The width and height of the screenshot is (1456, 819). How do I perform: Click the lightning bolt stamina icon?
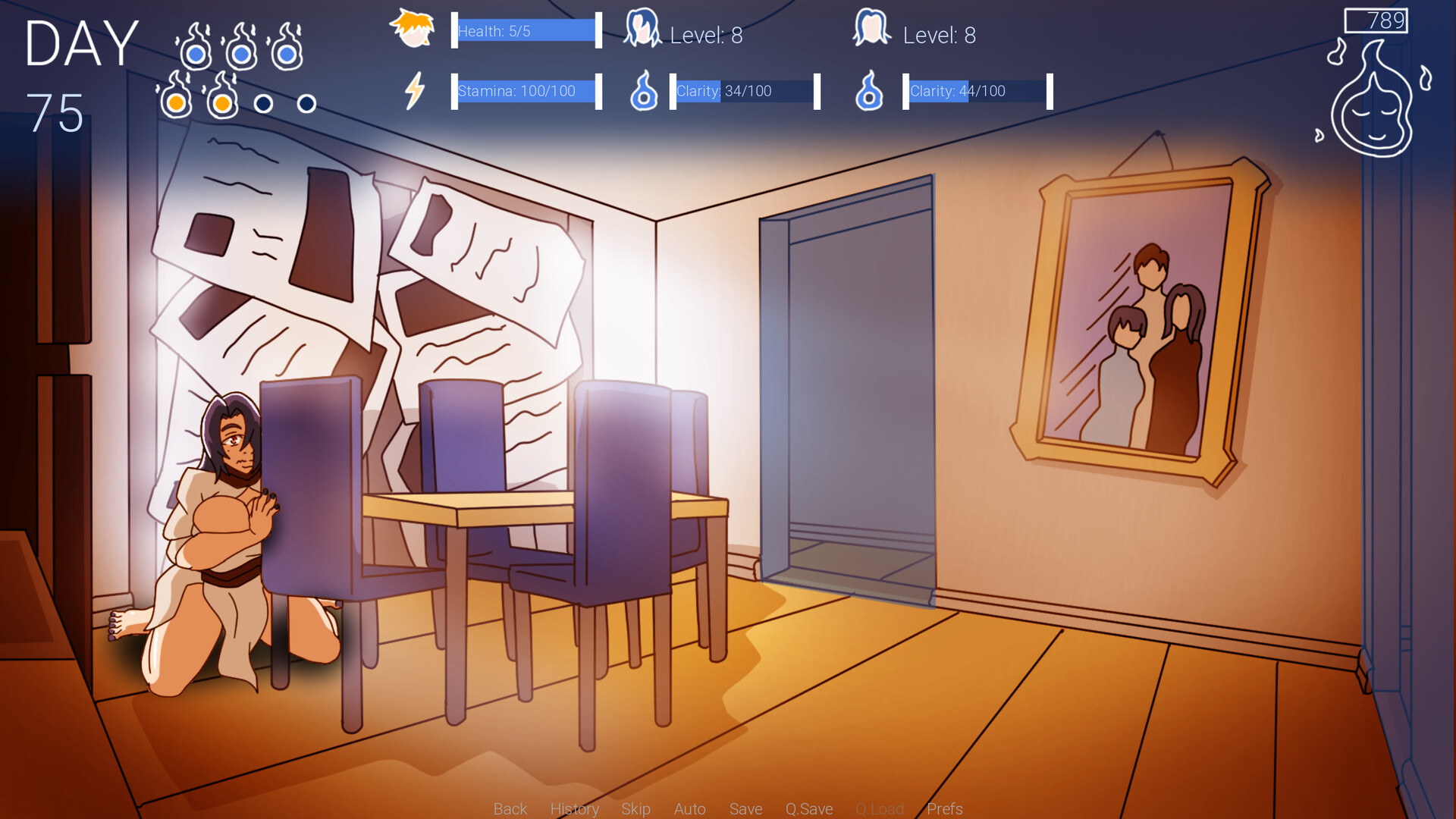pyautogui.click(x=414, y=91)
